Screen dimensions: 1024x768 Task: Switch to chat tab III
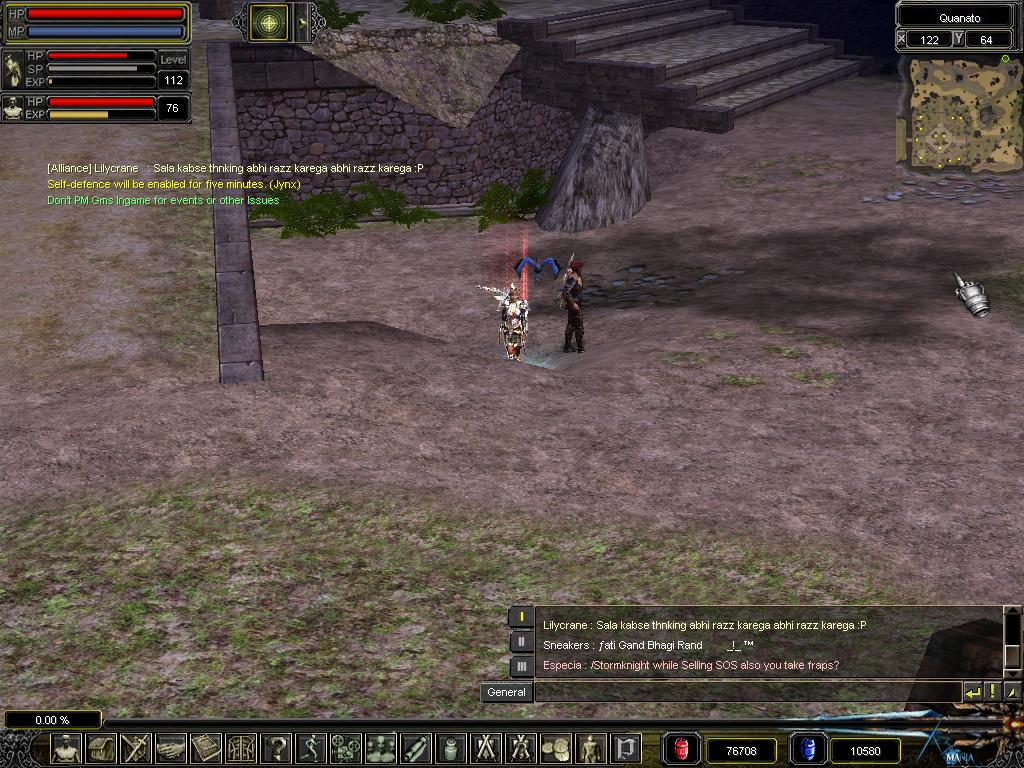point(521,666)
